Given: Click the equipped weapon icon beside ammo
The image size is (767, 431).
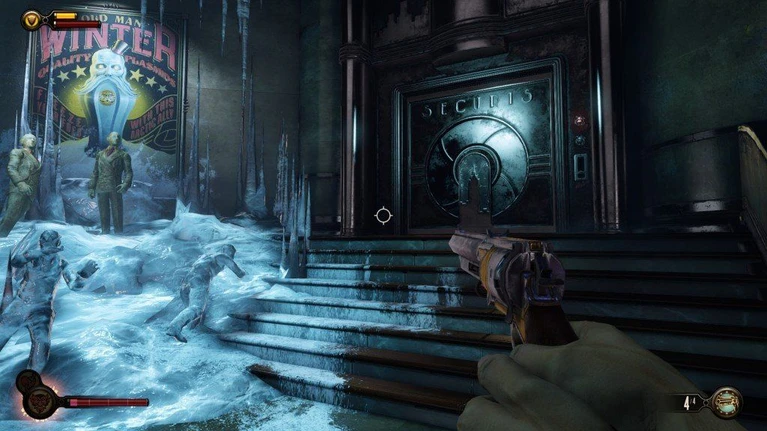Looking at the screenshot, I should 727,402.
